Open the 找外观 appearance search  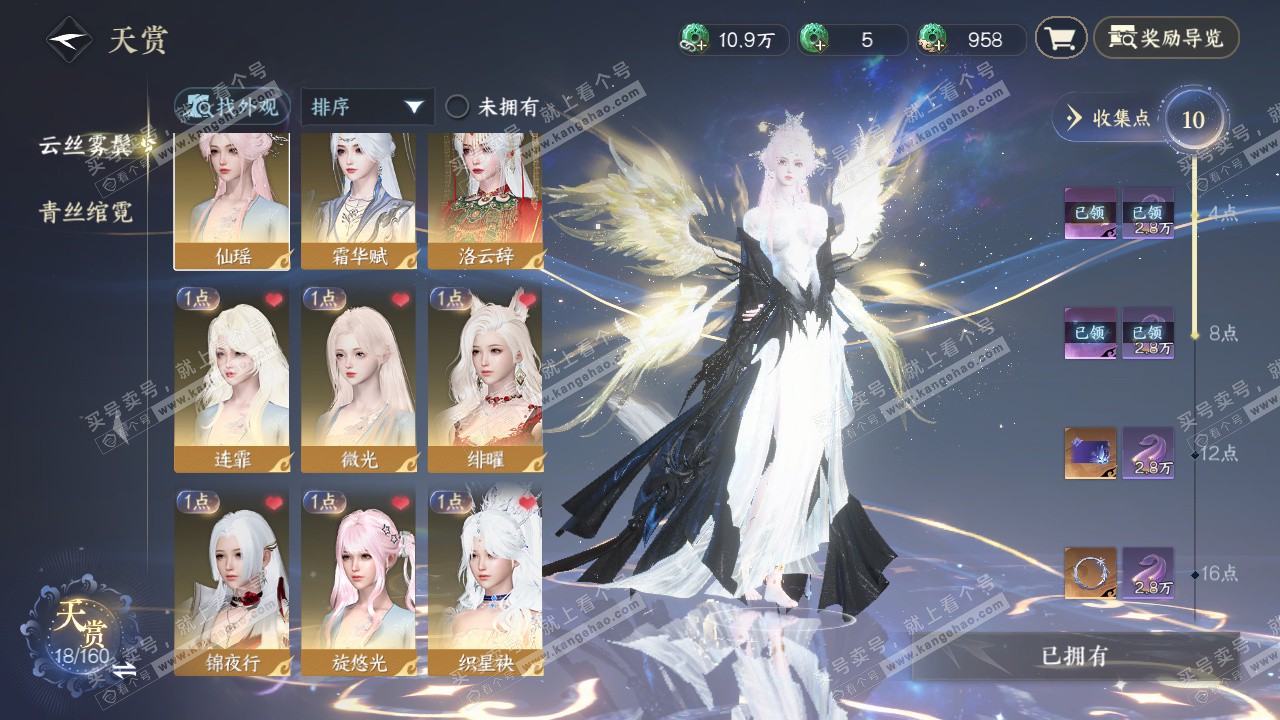(x=233, y=106)
